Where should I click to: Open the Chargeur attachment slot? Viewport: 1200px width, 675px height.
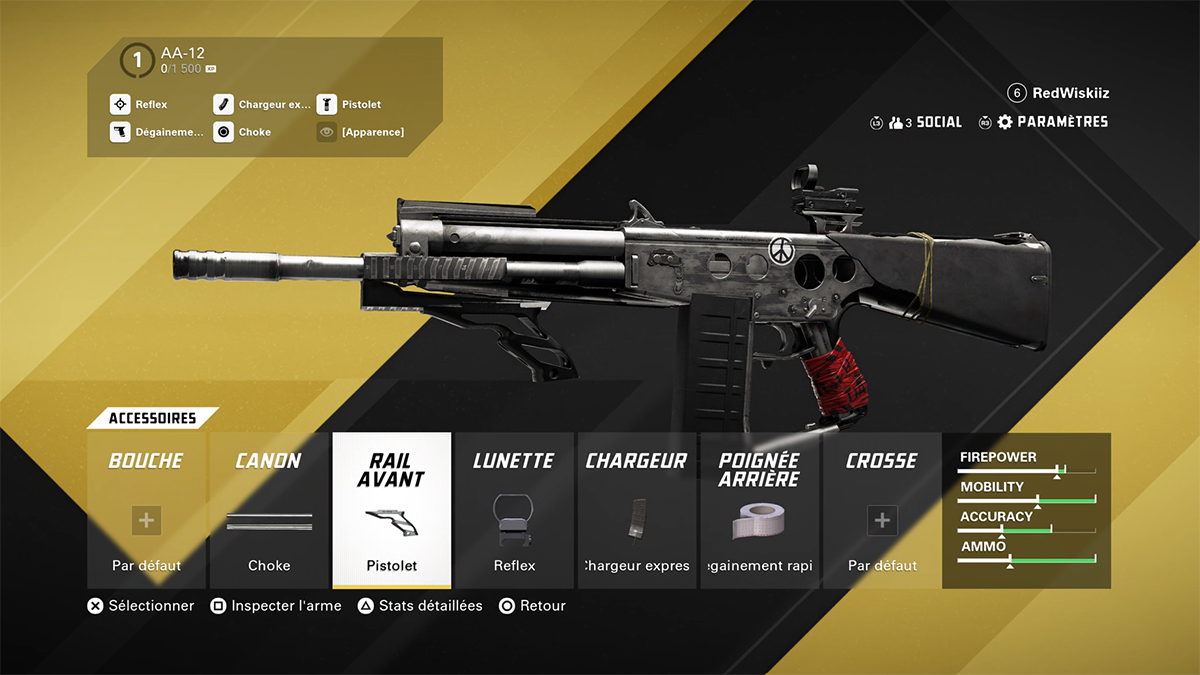pos(637,511)
